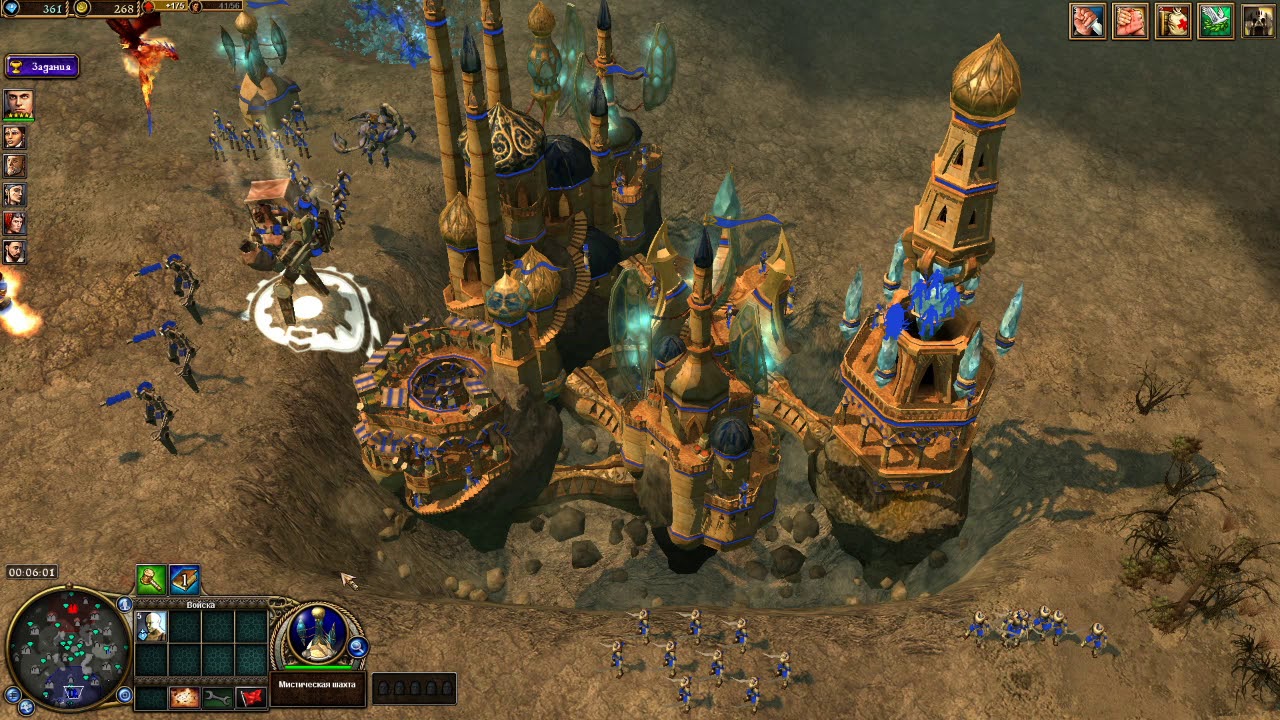Click the explosion command icon
This screenshot has height=720, width=1280.
click(184, 697)
